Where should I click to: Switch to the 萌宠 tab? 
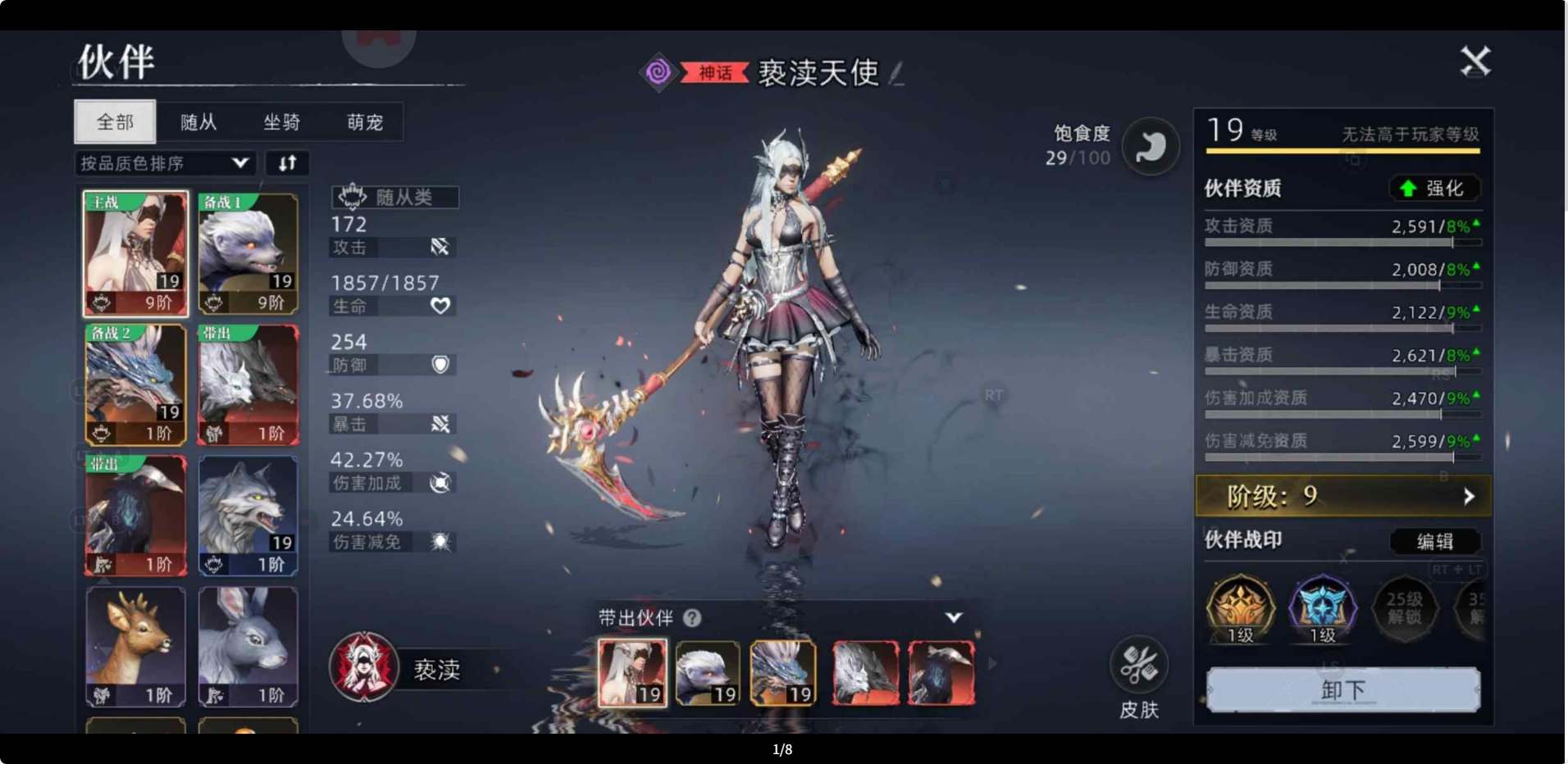[x=364, y=121]
